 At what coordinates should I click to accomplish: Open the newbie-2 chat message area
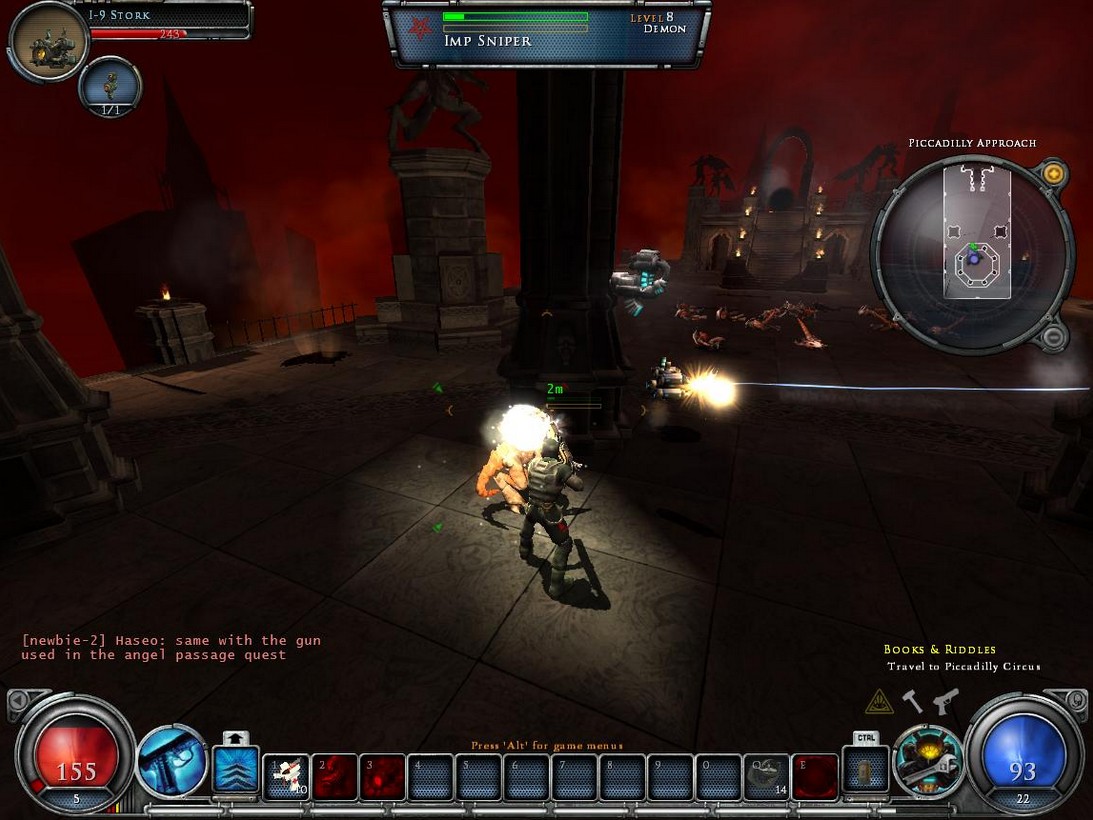pos(171,647)
